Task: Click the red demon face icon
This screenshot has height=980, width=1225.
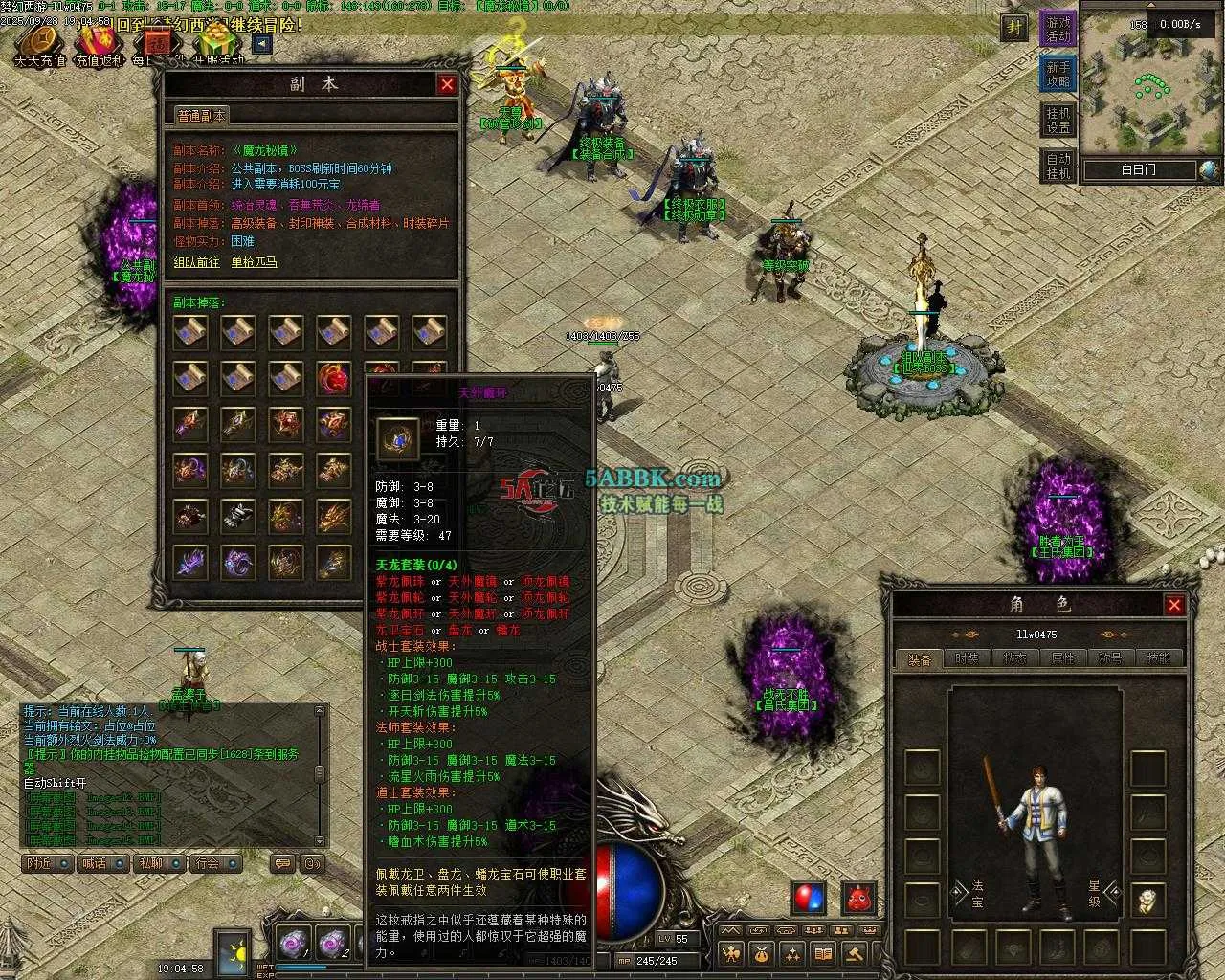Action: (858, 898)
